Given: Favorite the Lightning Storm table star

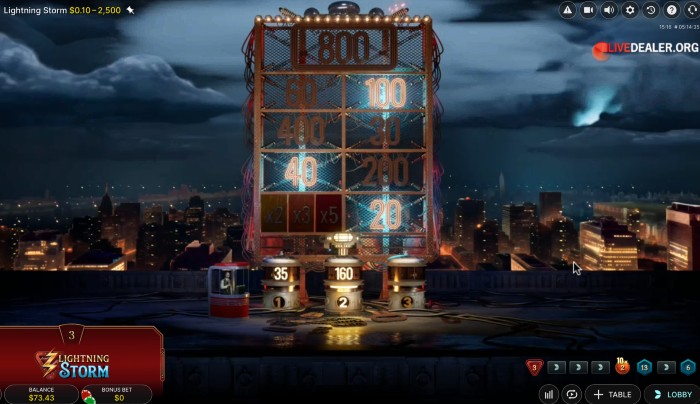Looking at the screenshot, I should (x=131, y=9).
